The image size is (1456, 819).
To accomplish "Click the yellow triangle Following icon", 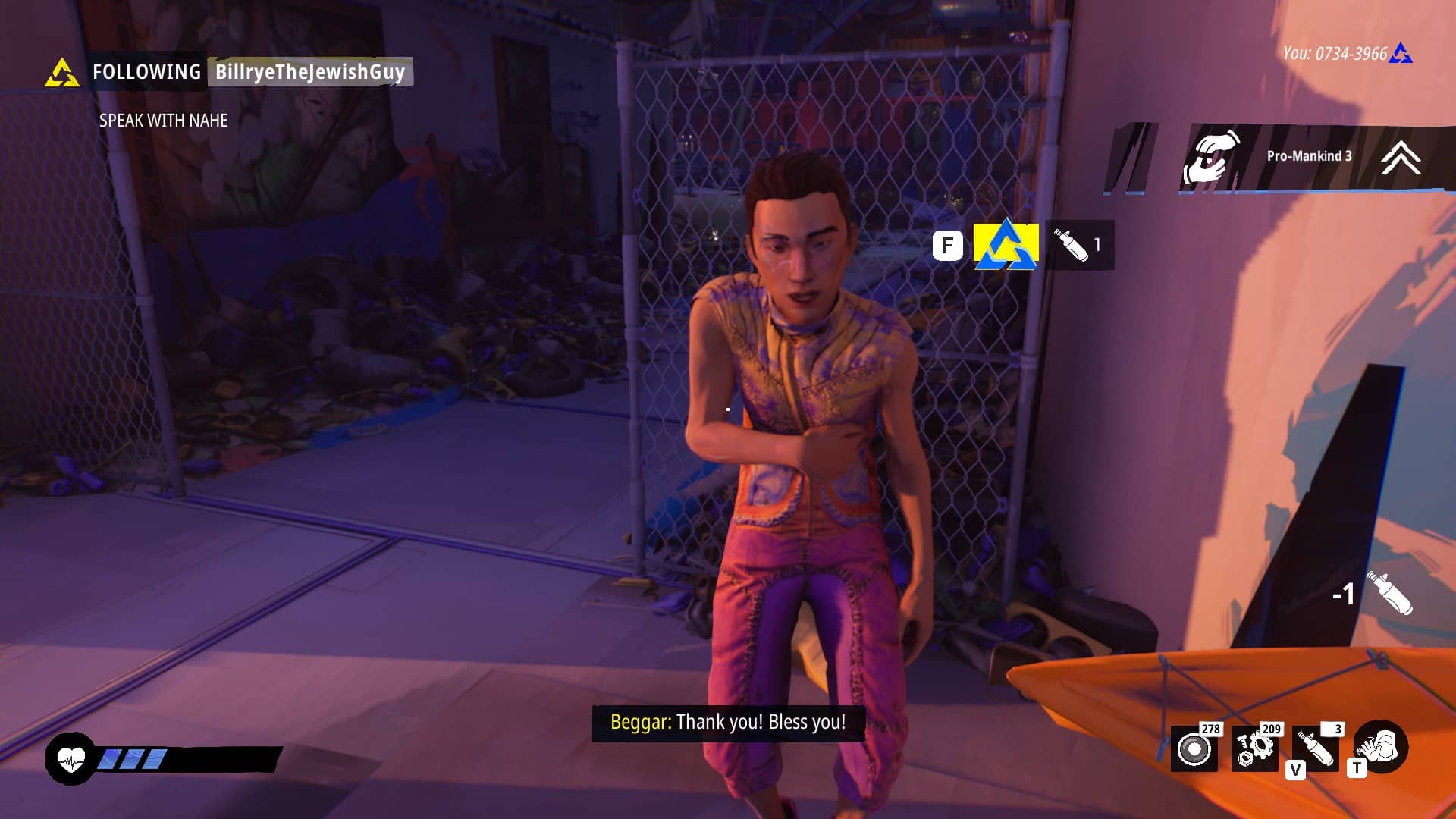I will [61, 74].
